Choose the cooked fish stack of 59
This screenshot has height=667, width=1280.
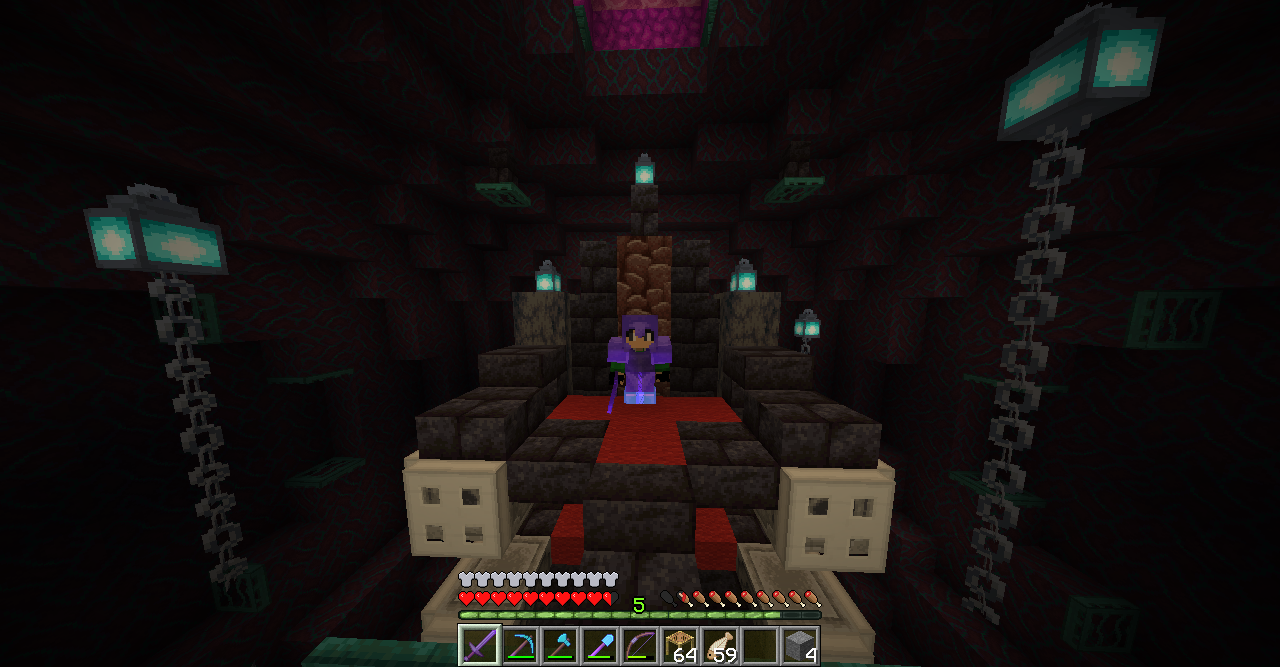coord(720,645)
